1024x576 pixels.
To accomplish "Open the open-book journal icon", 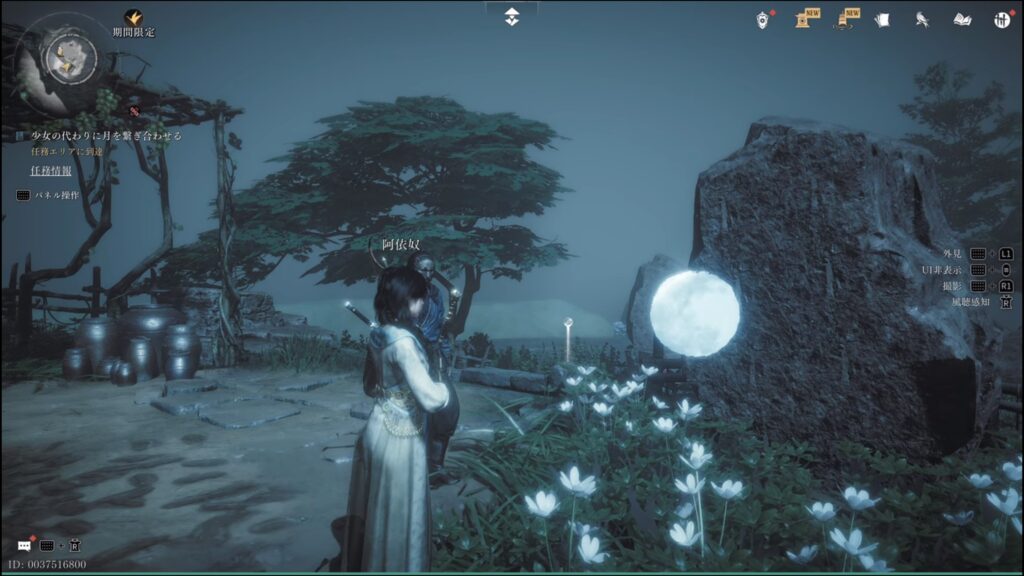I will coord(962,19).
